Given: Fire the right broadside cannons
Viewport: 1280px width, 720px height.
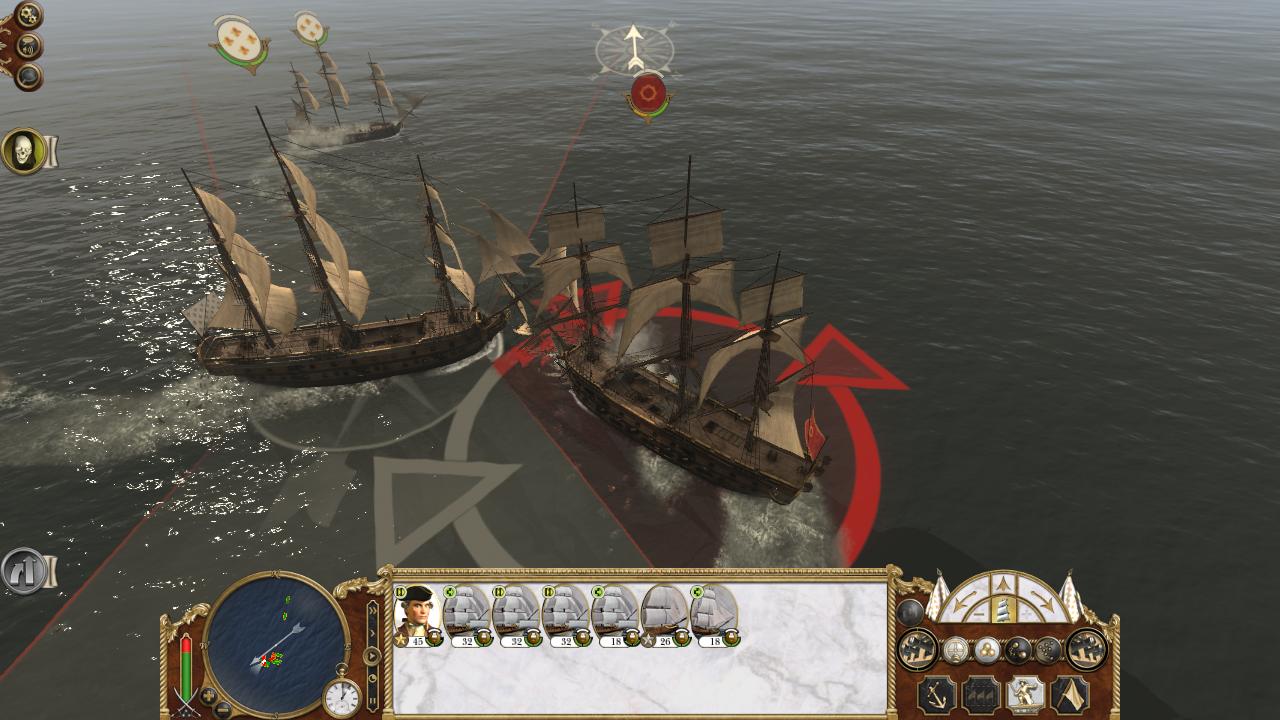Looking at the screenshot, I should pos(1086,650).
